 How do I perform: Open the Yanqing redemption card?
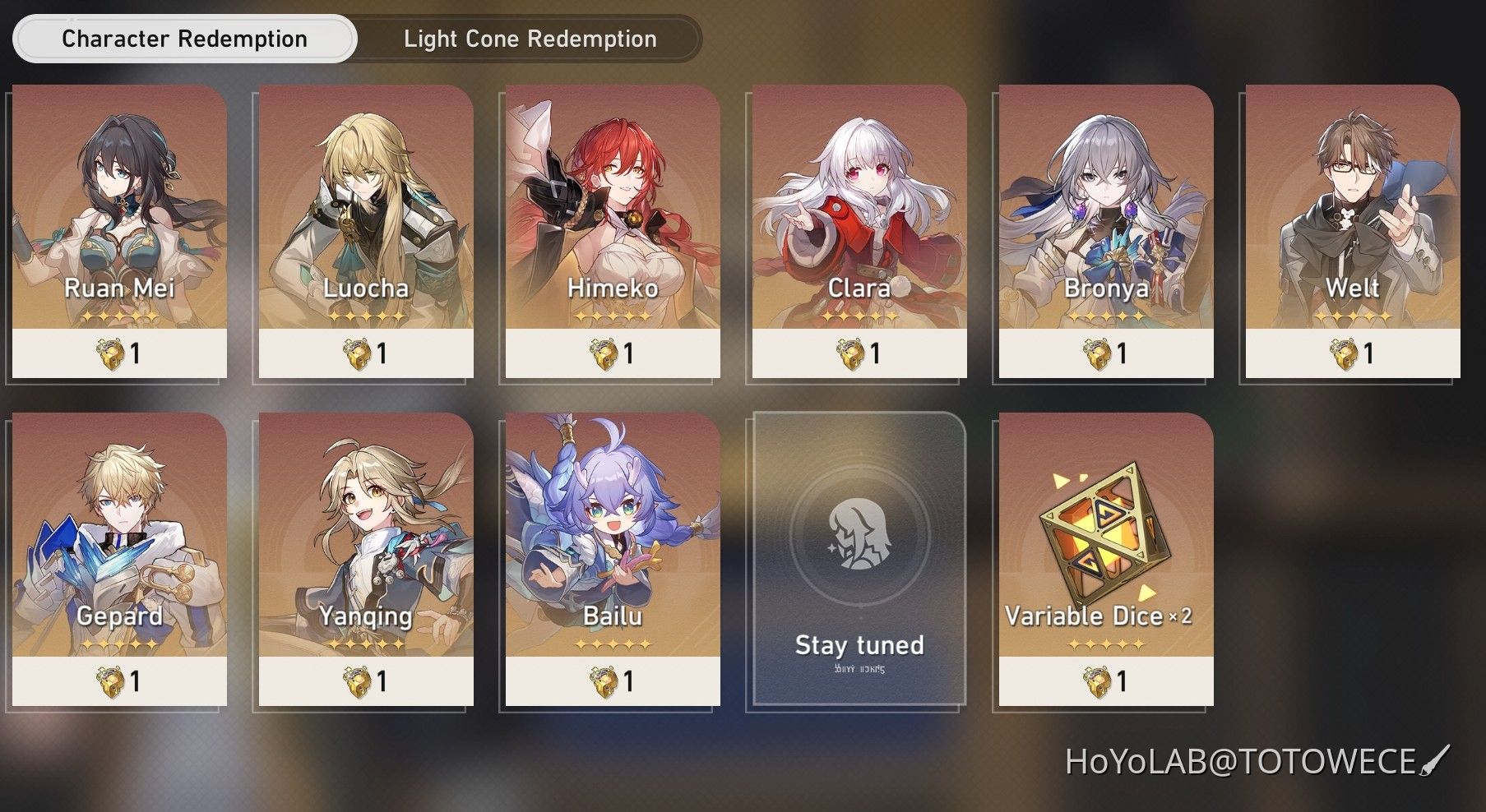[366, 559]
